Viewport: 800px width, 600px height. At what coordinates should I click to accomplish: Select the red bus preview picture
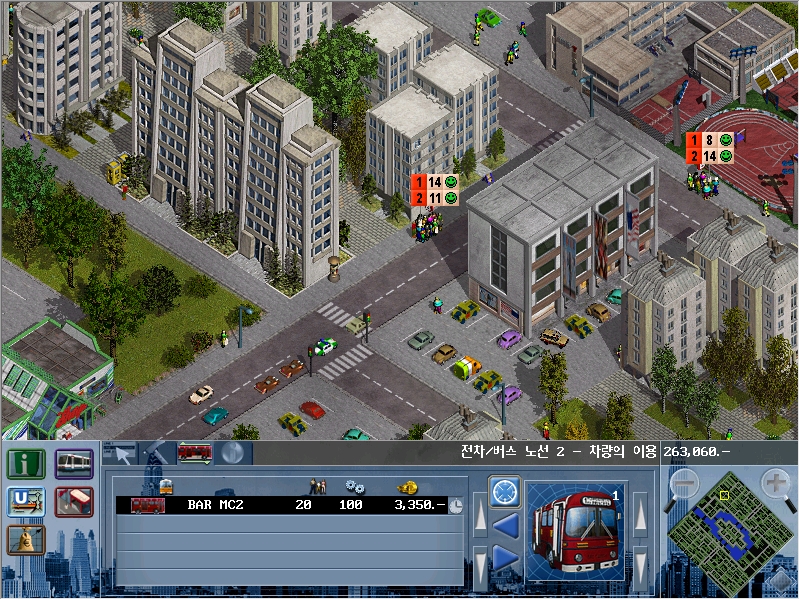click(574, 532)
